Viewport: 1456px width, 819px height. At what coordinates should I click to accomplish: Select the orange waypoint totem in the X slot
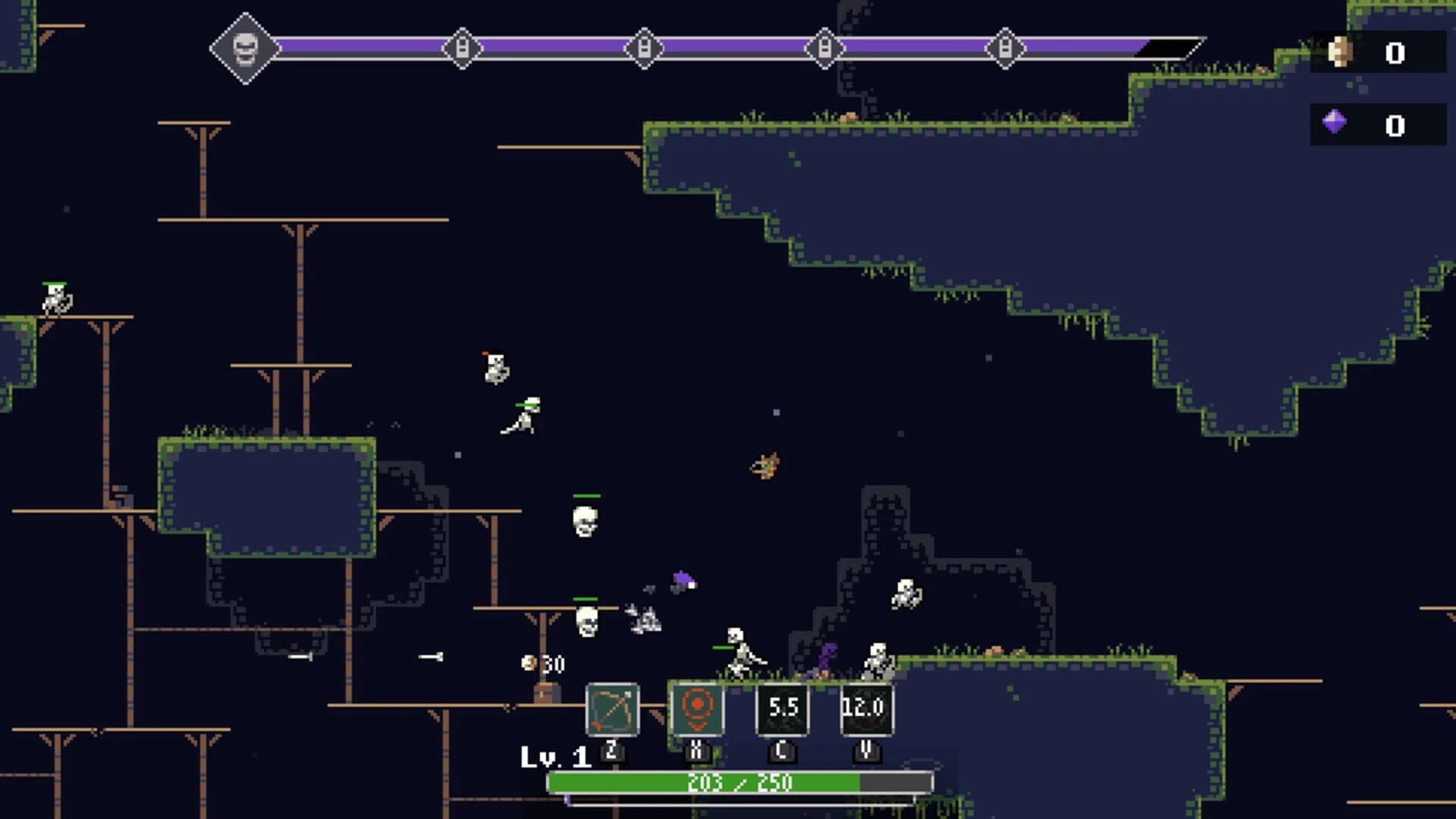pos(698,710)
